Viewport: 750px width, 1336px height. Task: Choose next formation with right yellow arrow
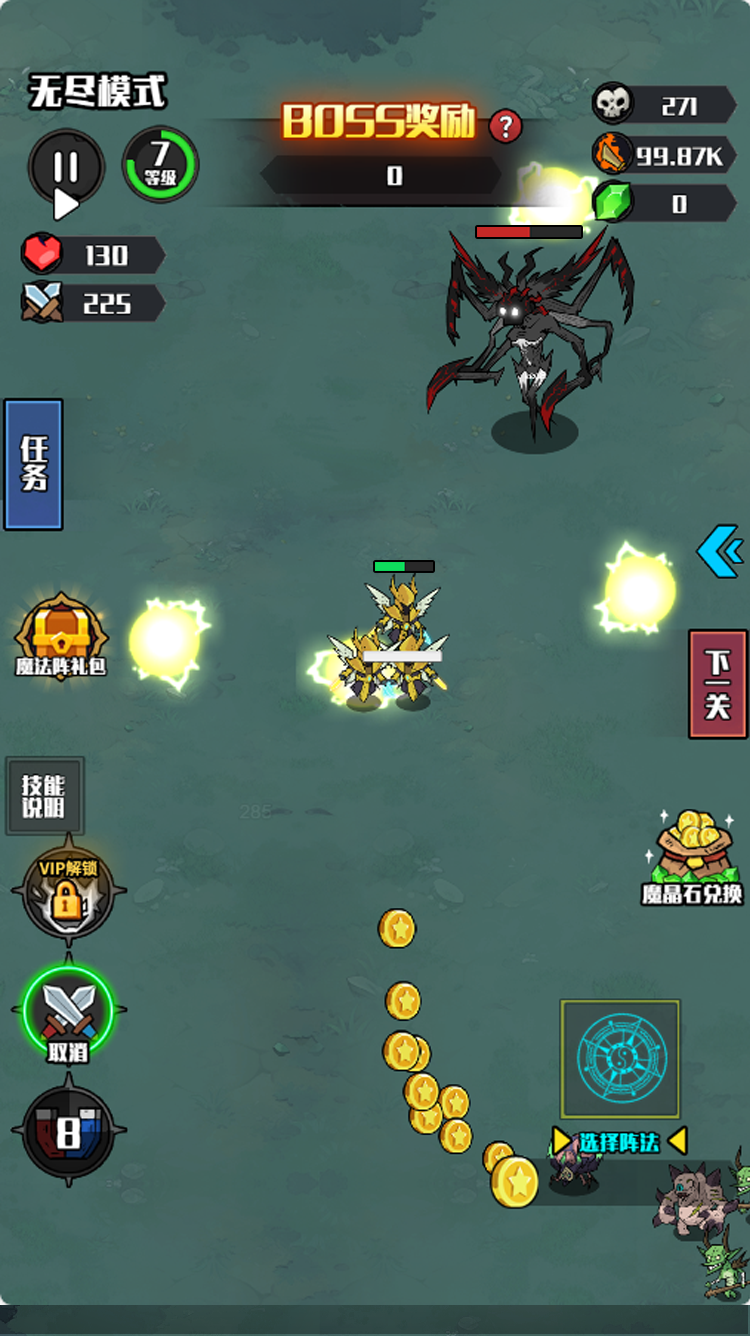click(x=677, y=1141)
